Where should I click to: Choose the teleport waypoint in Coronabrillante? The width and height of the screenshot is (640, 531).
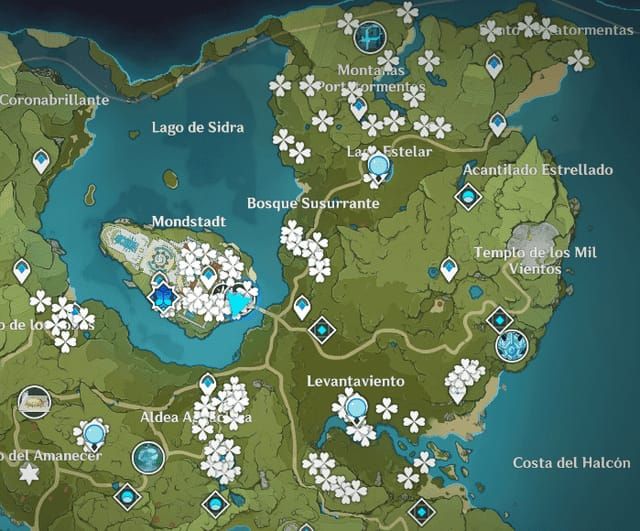41,160
